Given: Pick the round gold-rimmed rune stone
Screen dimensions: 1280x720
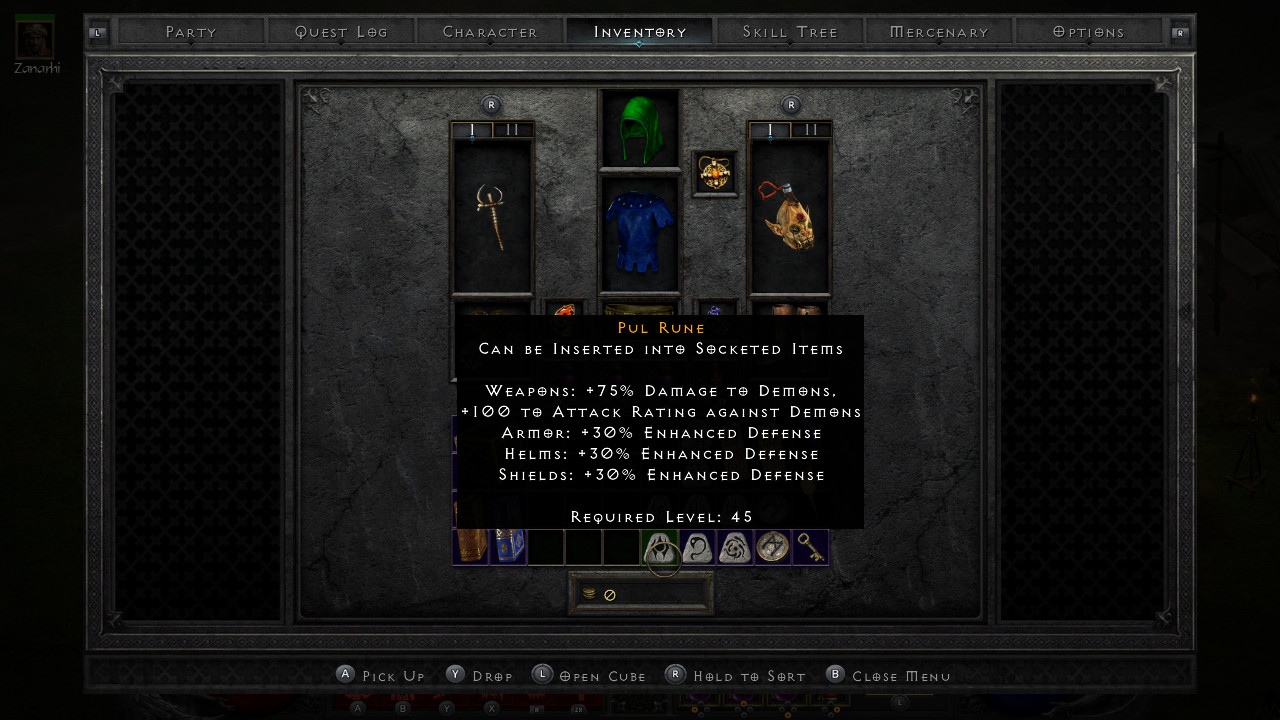Looking at the screenshot, I should [x=772, y=547].
